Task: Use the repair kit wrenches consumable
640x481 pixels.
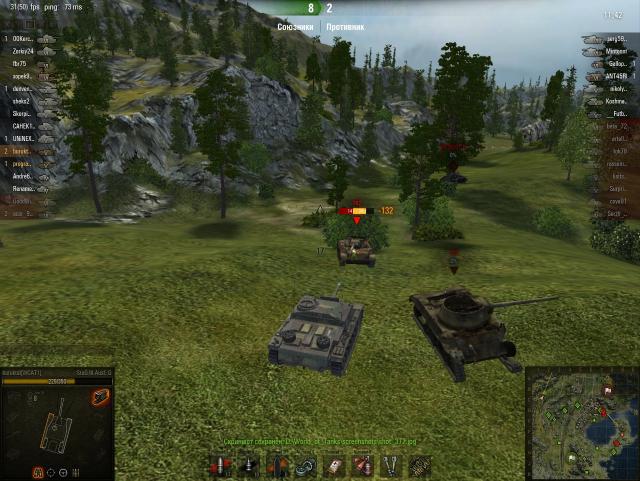Action: coord(392,465)
